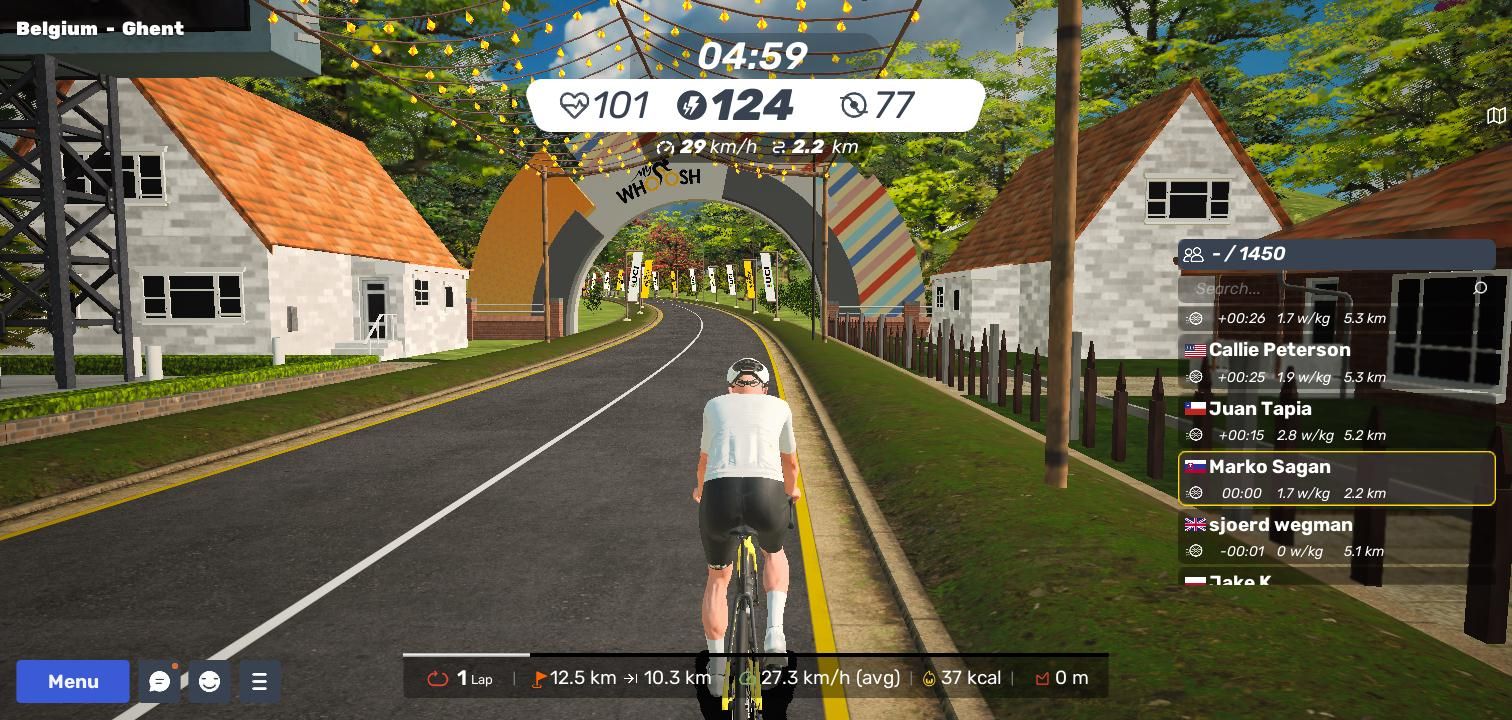Select rider Juan Tapia in the list
Viewport: 1512px width, 720px height.
click(x=1336, y=420)
